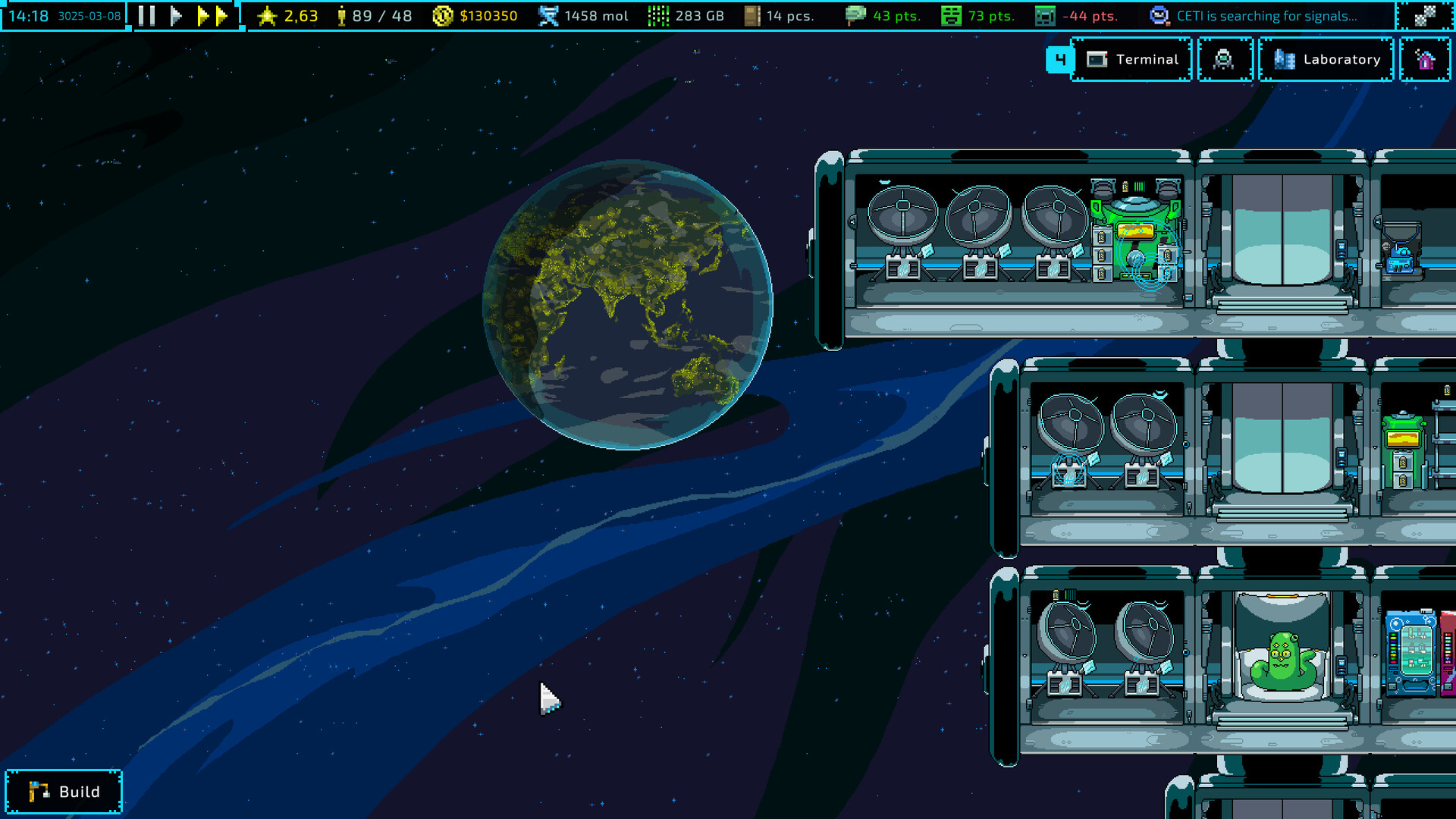Open the Build menu
The height and width of the screenshot is (819, 1456).
[x=64, y=791]
